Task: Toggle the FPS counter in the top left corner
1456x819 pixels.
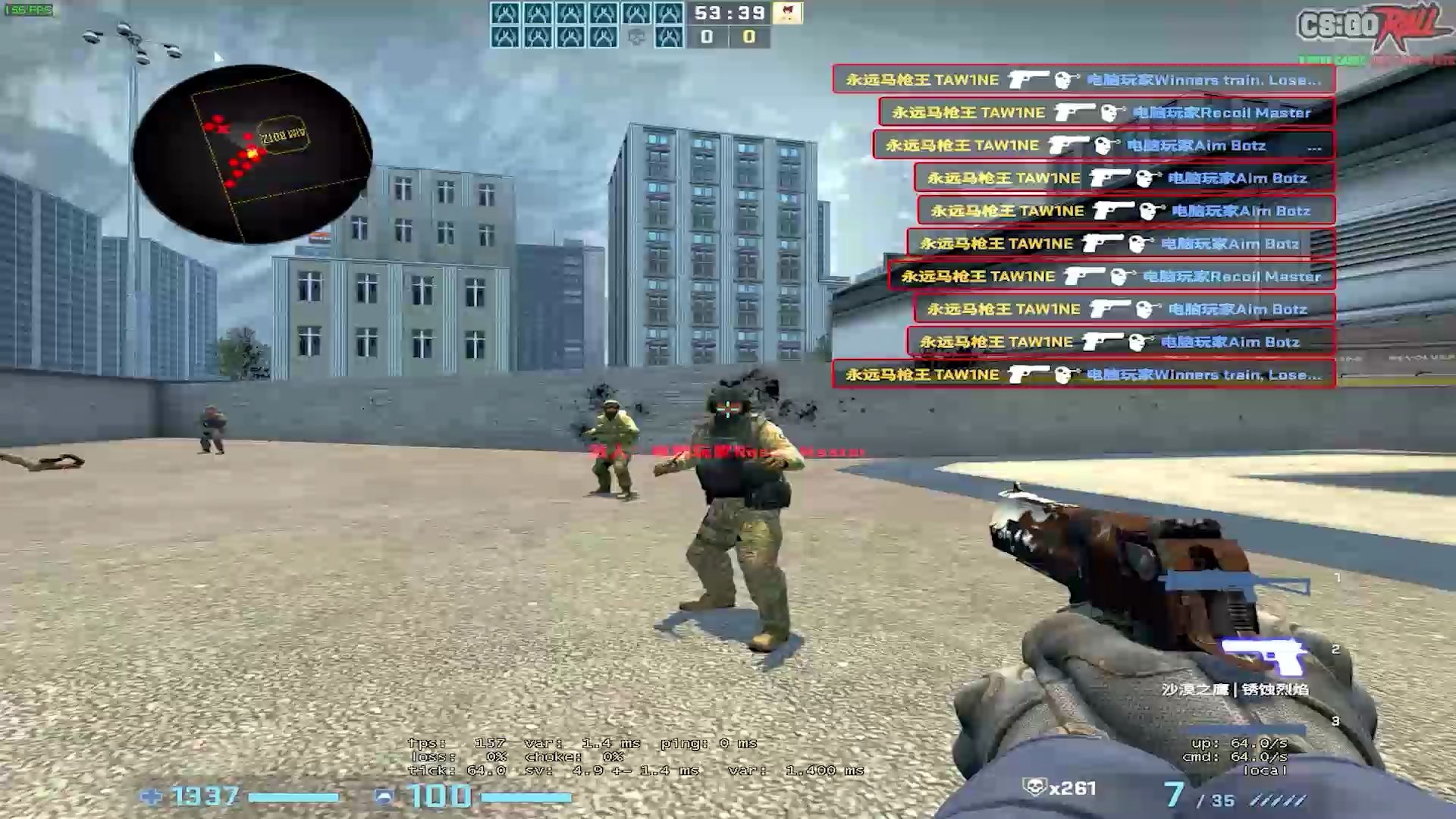Action: [x=29, y=10]
